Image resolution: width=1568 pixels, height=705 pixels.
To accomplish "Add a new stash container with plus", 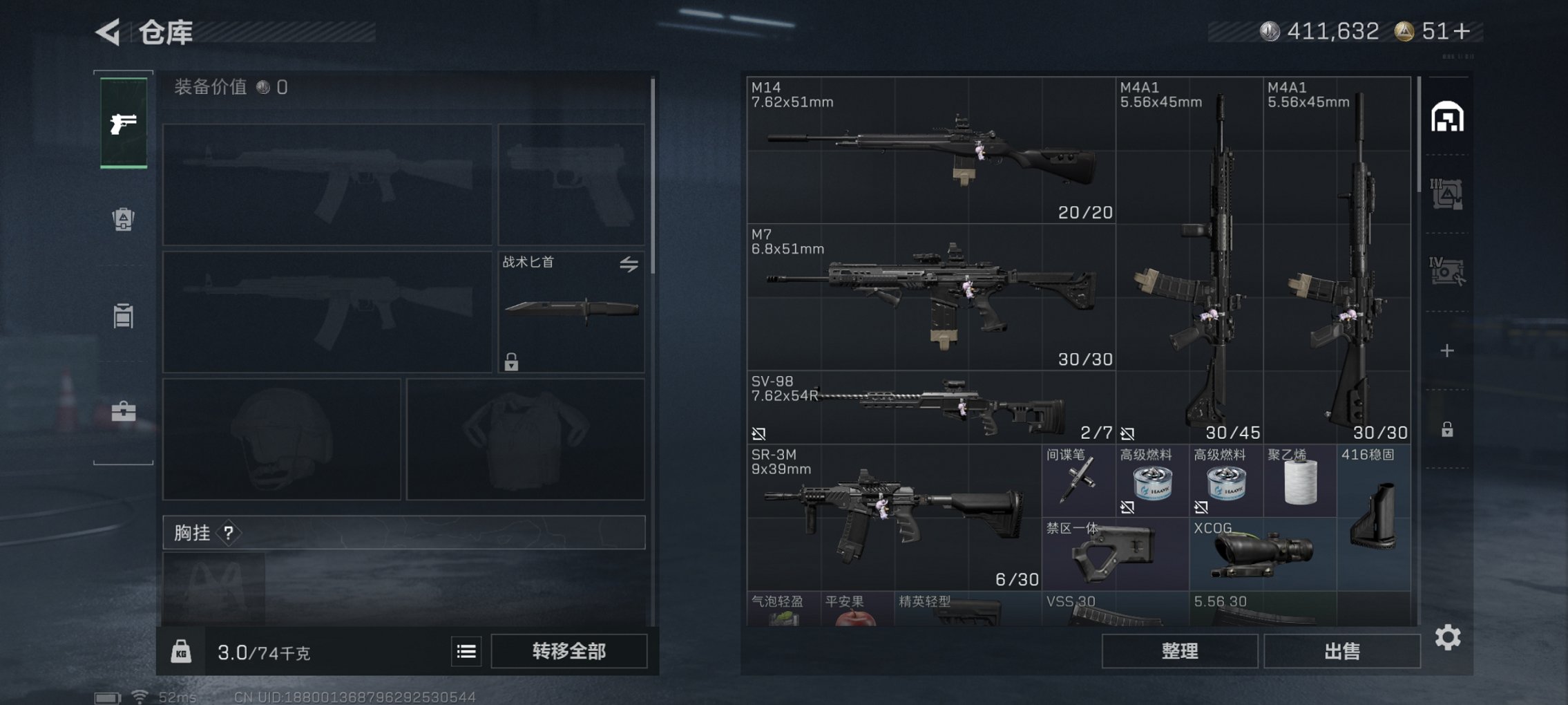I will click(x=1447, y=351).
